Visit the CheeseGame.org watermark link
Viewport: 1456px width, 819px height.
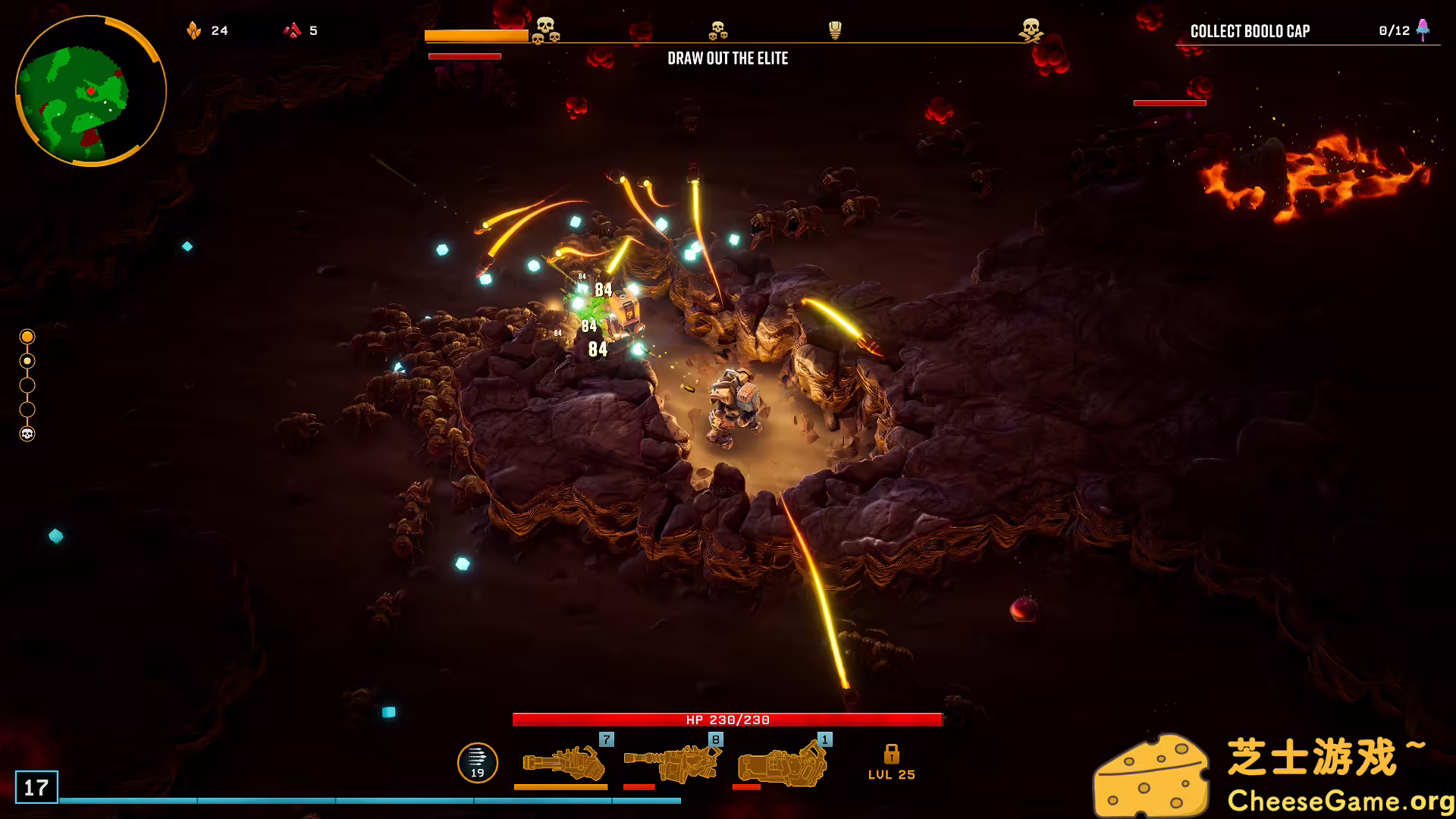coord(1338,798)
